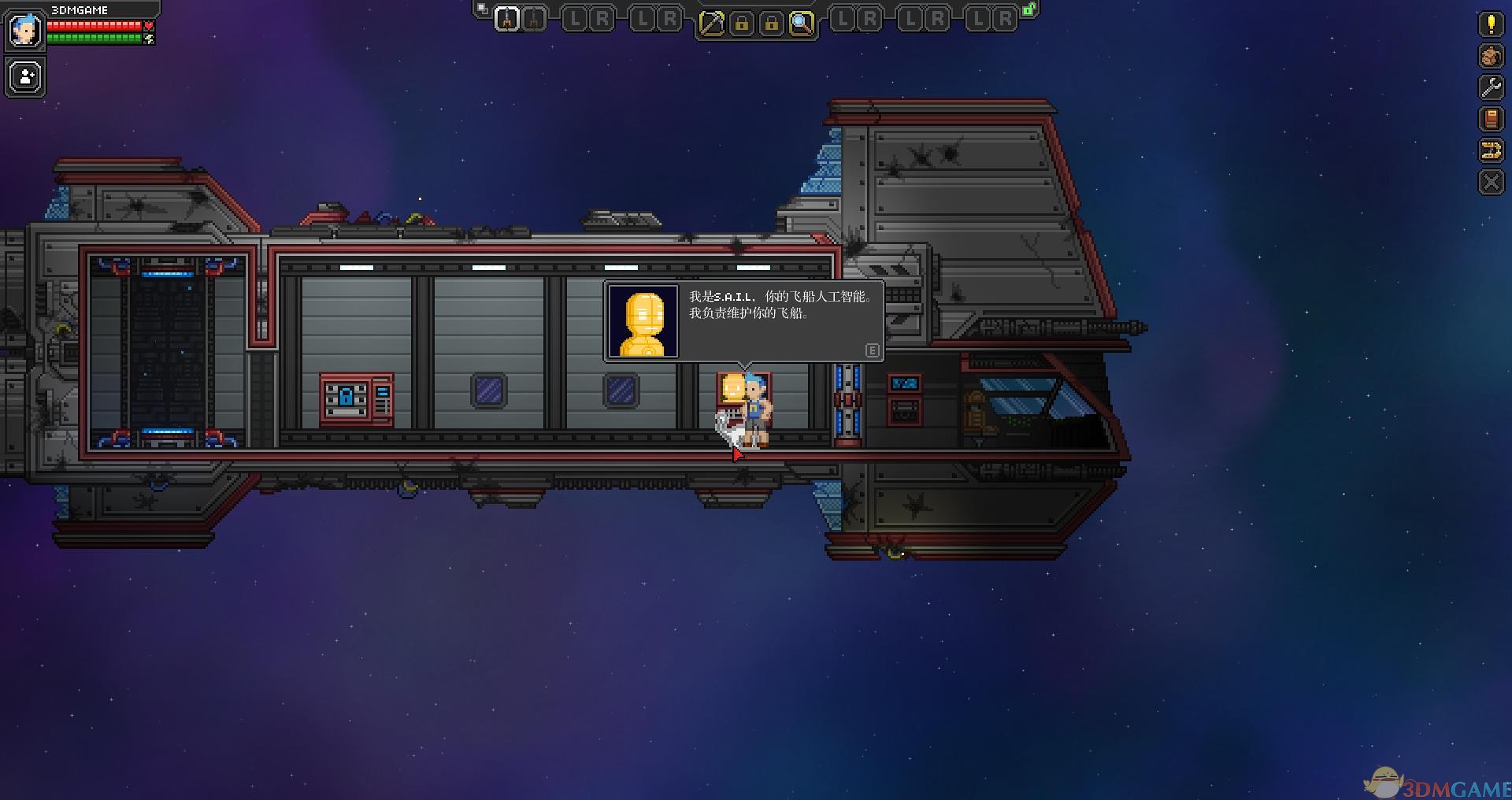Swap hotbar using the overlapping squares icon
This screenshot has height=800, width=1512.
[x=482, y=9]
